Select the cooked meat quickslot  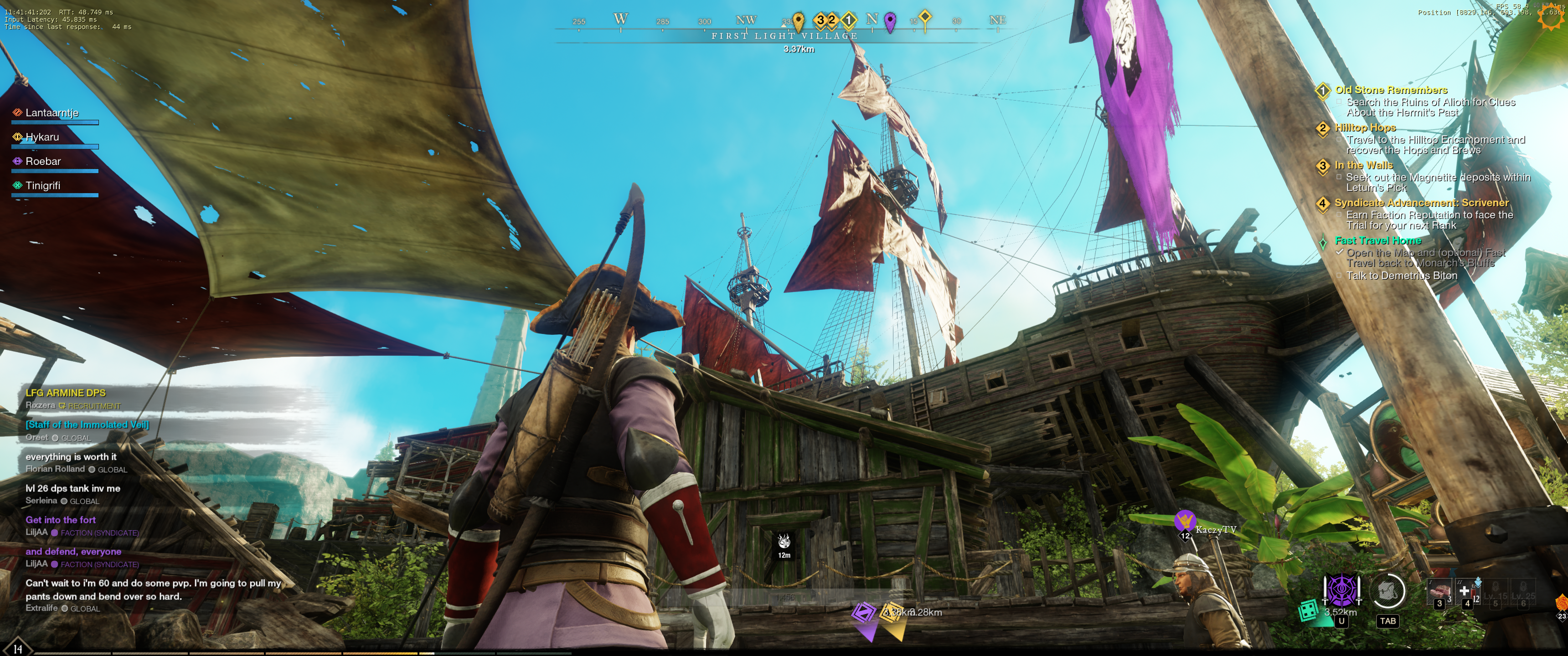1439,591
